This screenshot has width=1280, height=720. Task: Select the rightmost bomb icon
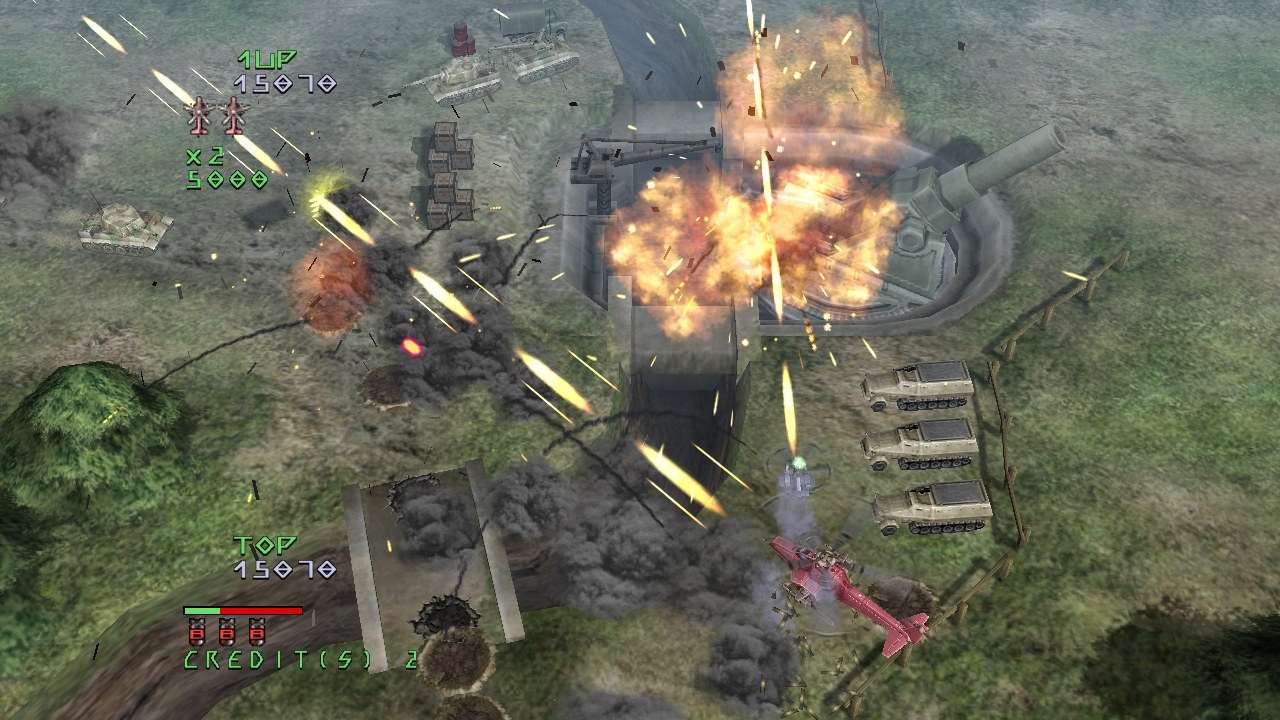(x=257, y=632)
